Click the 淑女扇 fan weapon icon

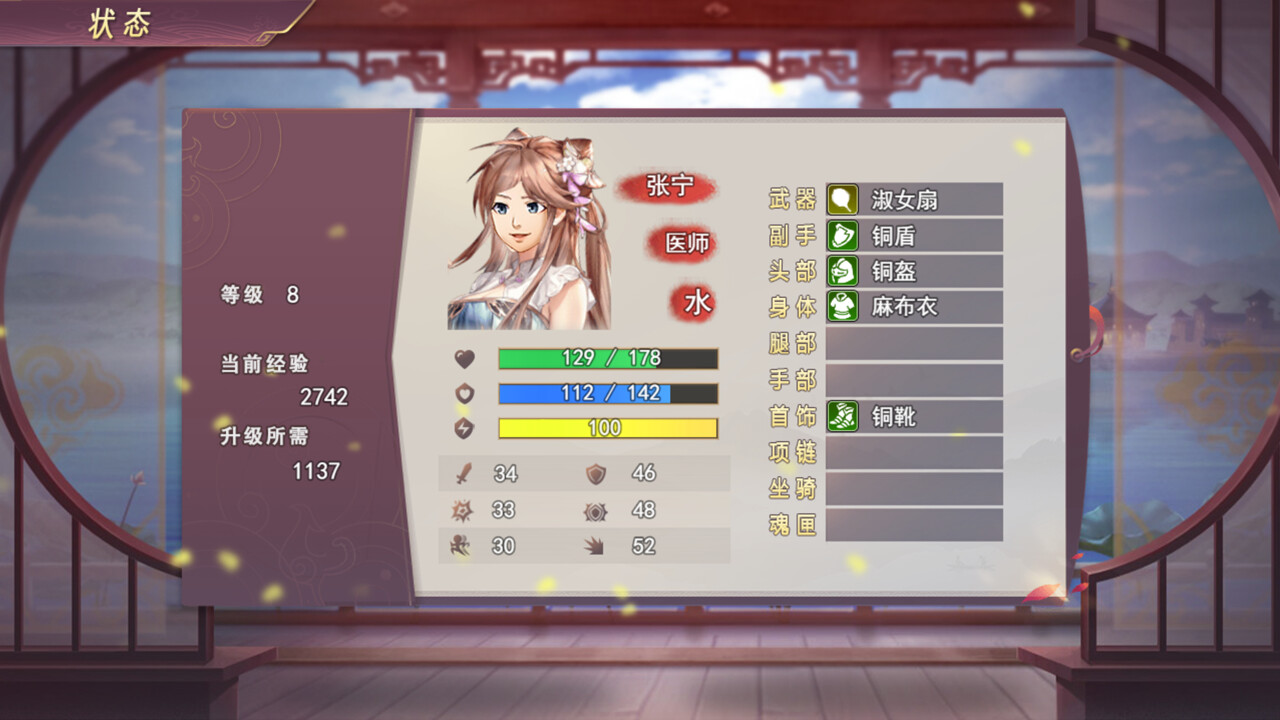click(x=844, y=200)
